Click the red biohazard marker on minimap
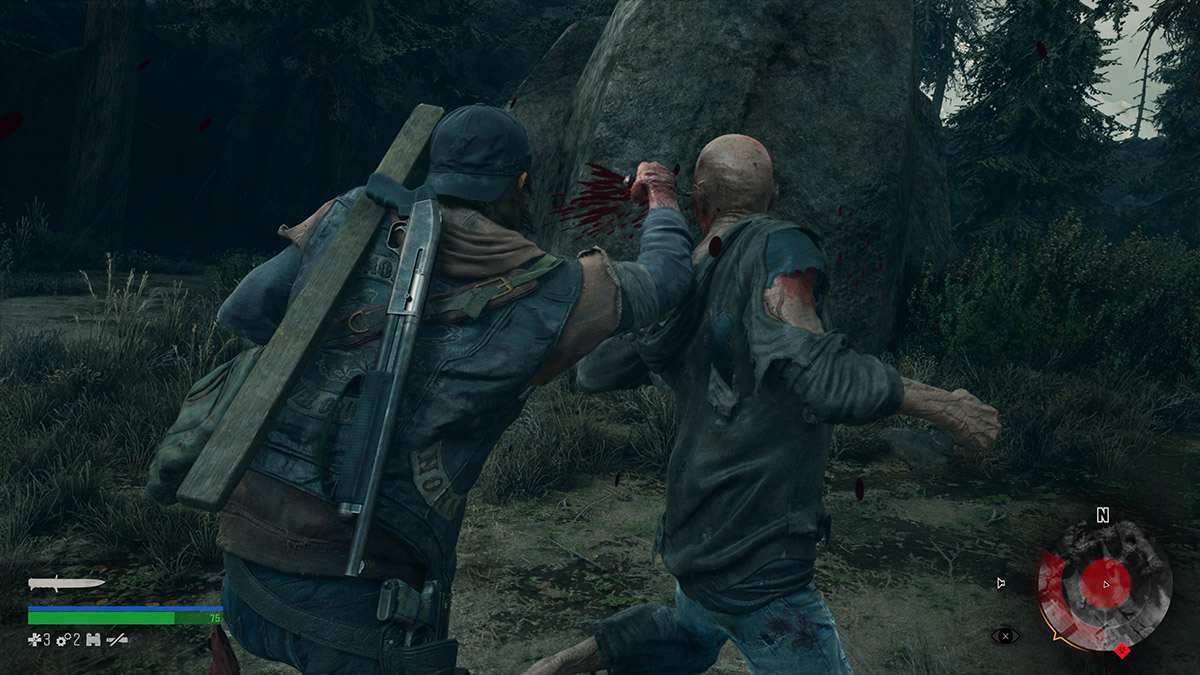This screenshot has height=675, width=1200. [x=1122, y=652]
